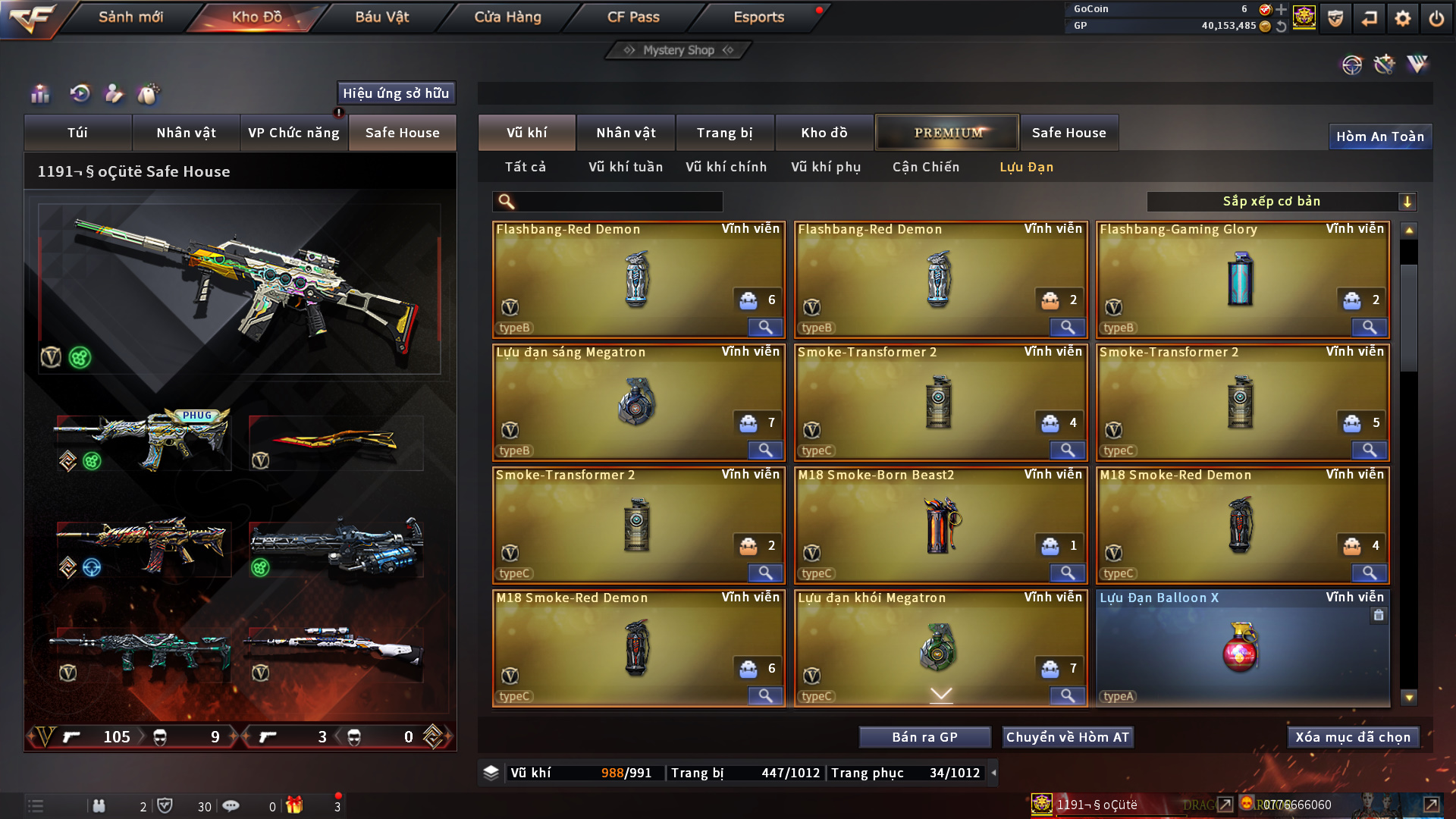This screenshot has height=819, width=1456.
Task: Open the Esports menu
Action: (x=758, y=17)
